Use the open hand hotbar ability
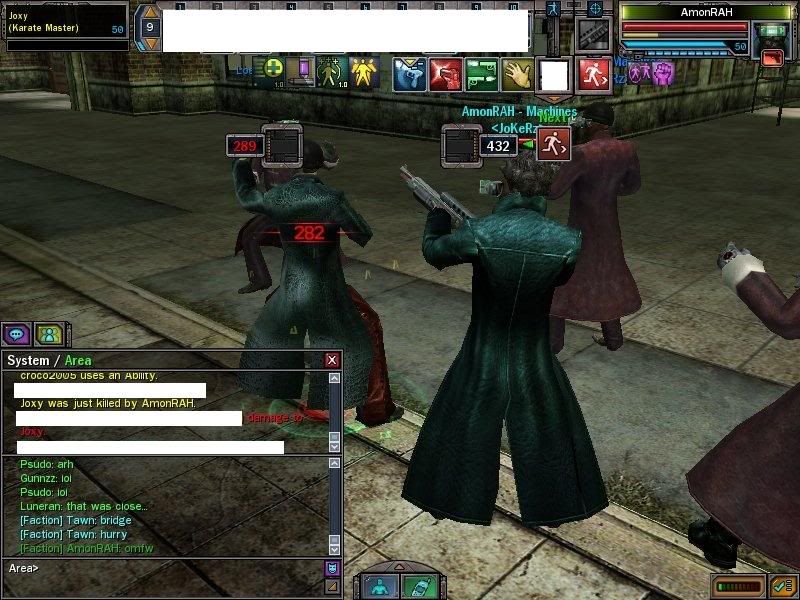 tap(517, 73)
